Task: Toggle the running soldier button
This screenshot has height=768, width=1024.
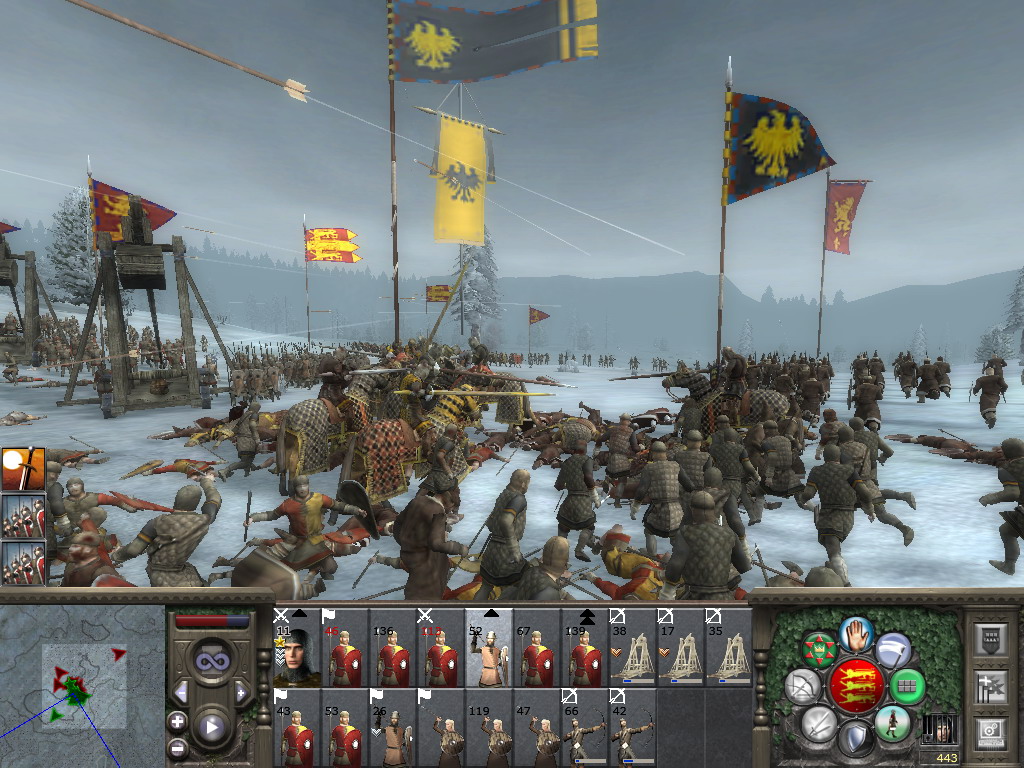Action: (x=892, y=724)
